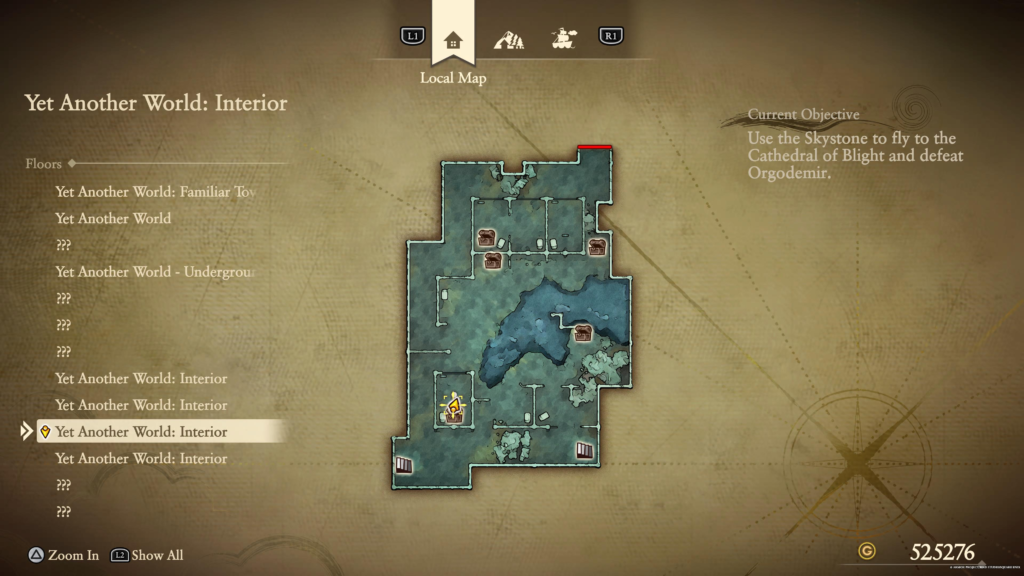Click the highlighted Interior floor entry

(x=141, y=432)
